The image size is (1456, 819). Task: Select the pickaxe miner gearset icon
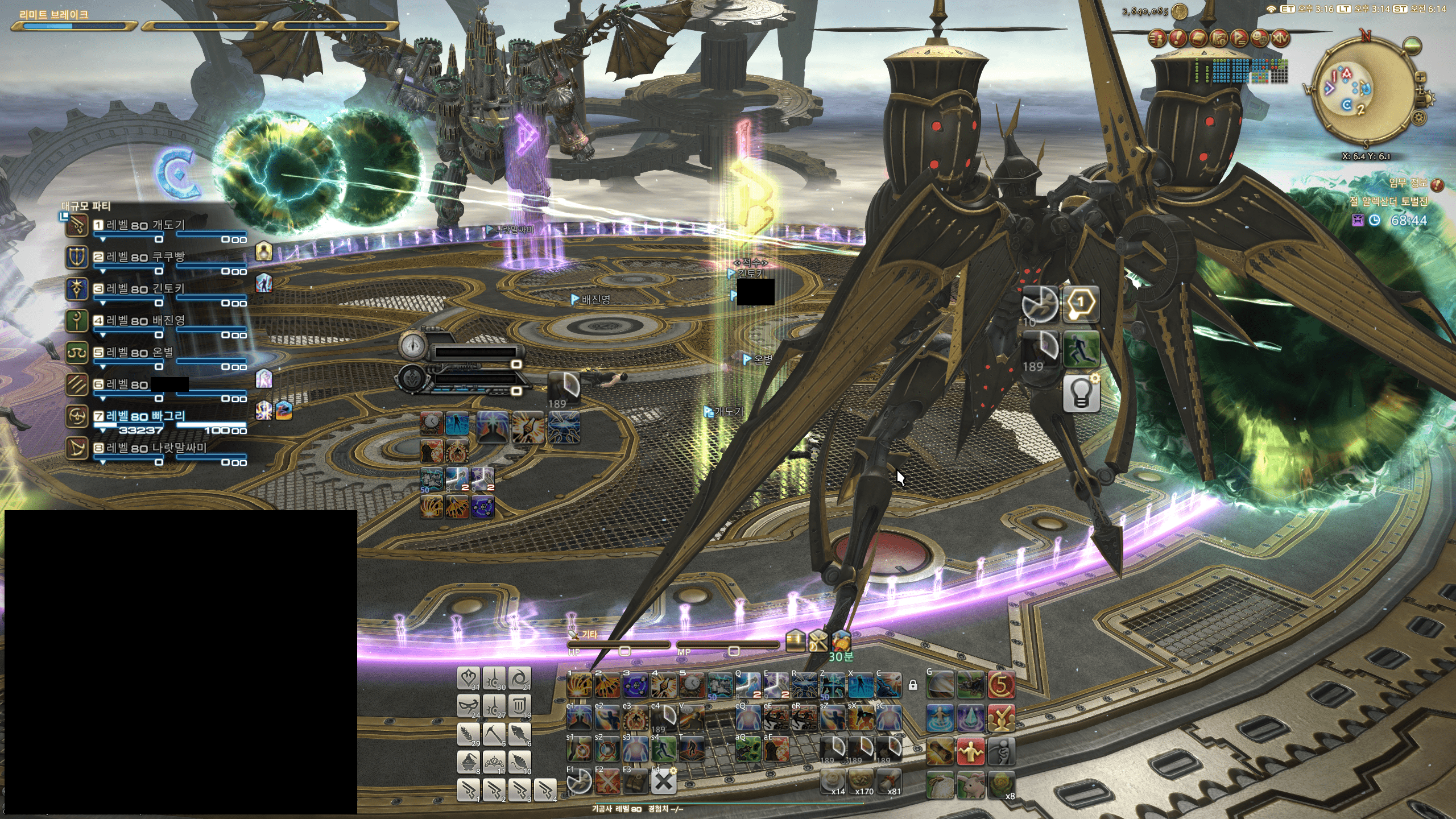click(x=494, y=734)
